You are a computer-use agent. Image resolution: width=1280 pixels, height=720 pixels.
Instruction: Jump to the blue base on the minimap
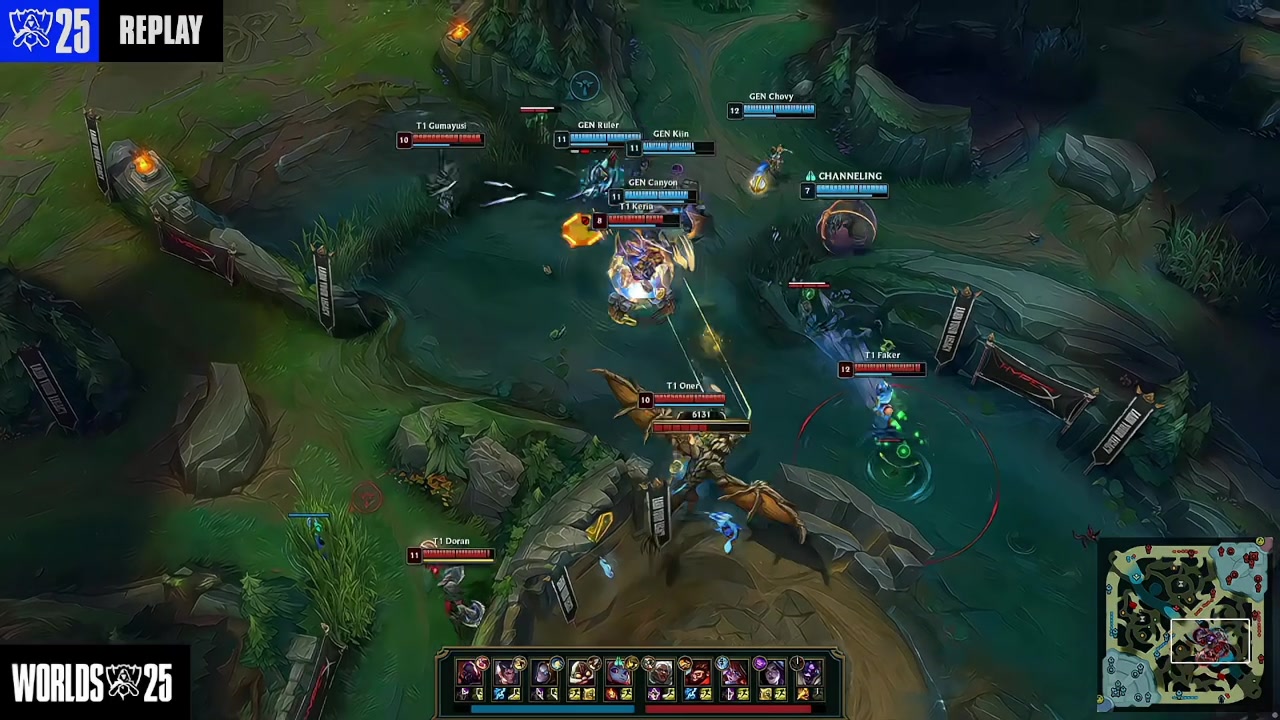pyautogui.click(x=1118, y=690)
